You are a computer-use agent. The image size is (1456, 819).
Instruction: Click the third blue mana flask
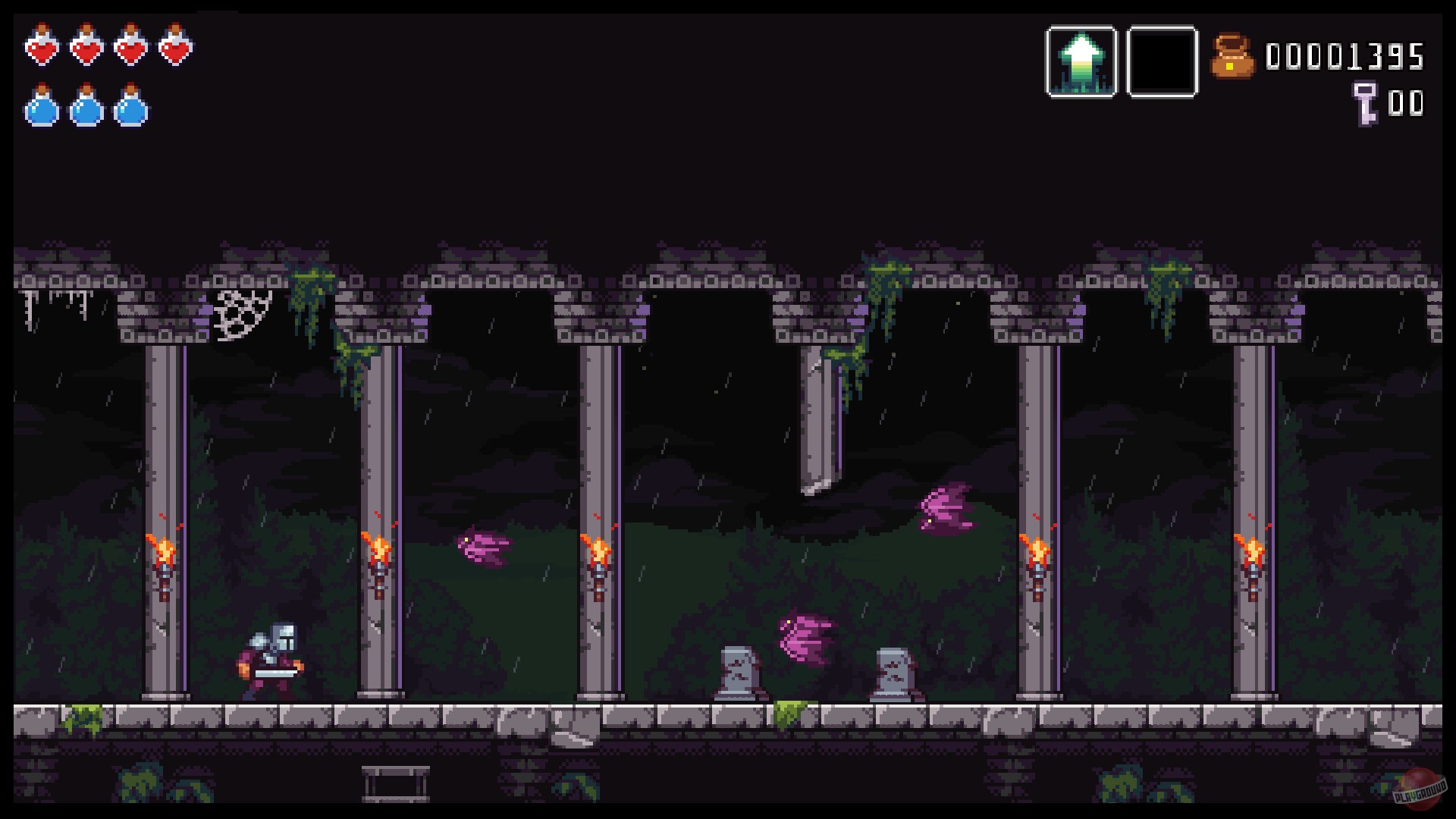(x=130, y=106)
